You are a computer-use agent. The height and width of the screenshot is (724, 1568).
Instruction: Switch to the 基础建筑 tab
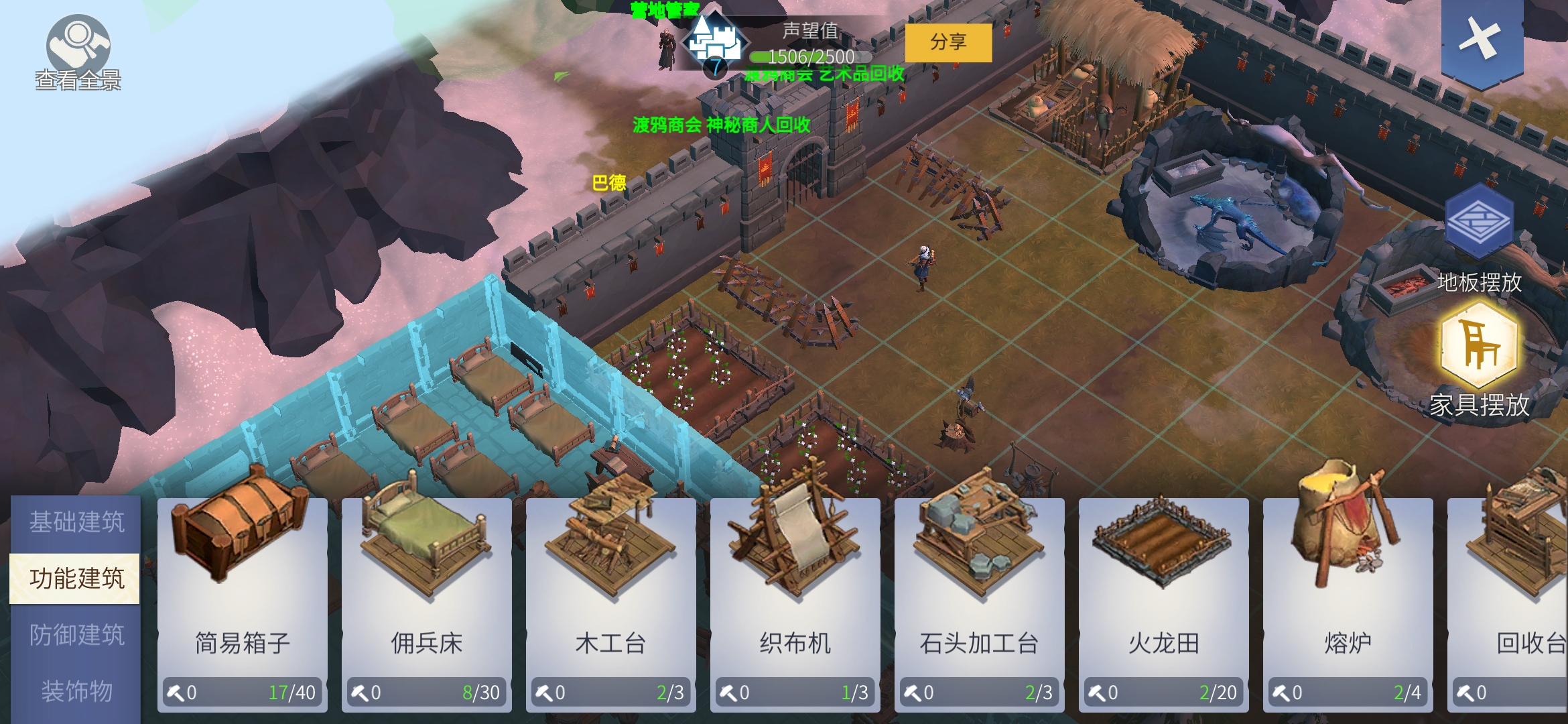click(76, 522)
